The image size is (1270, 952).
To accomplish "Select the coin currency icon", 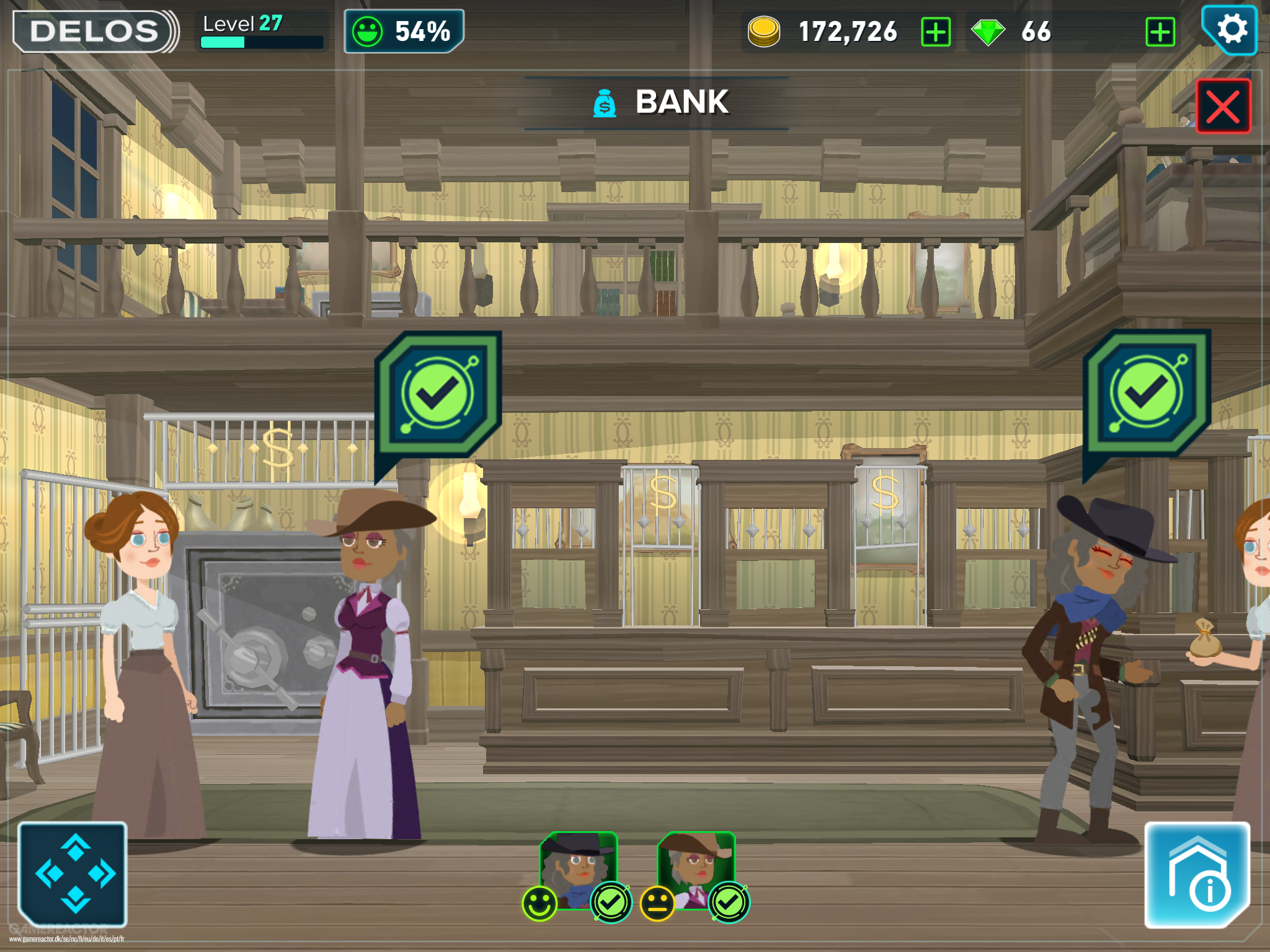I will pyautogui.click(x=764, y=30).
